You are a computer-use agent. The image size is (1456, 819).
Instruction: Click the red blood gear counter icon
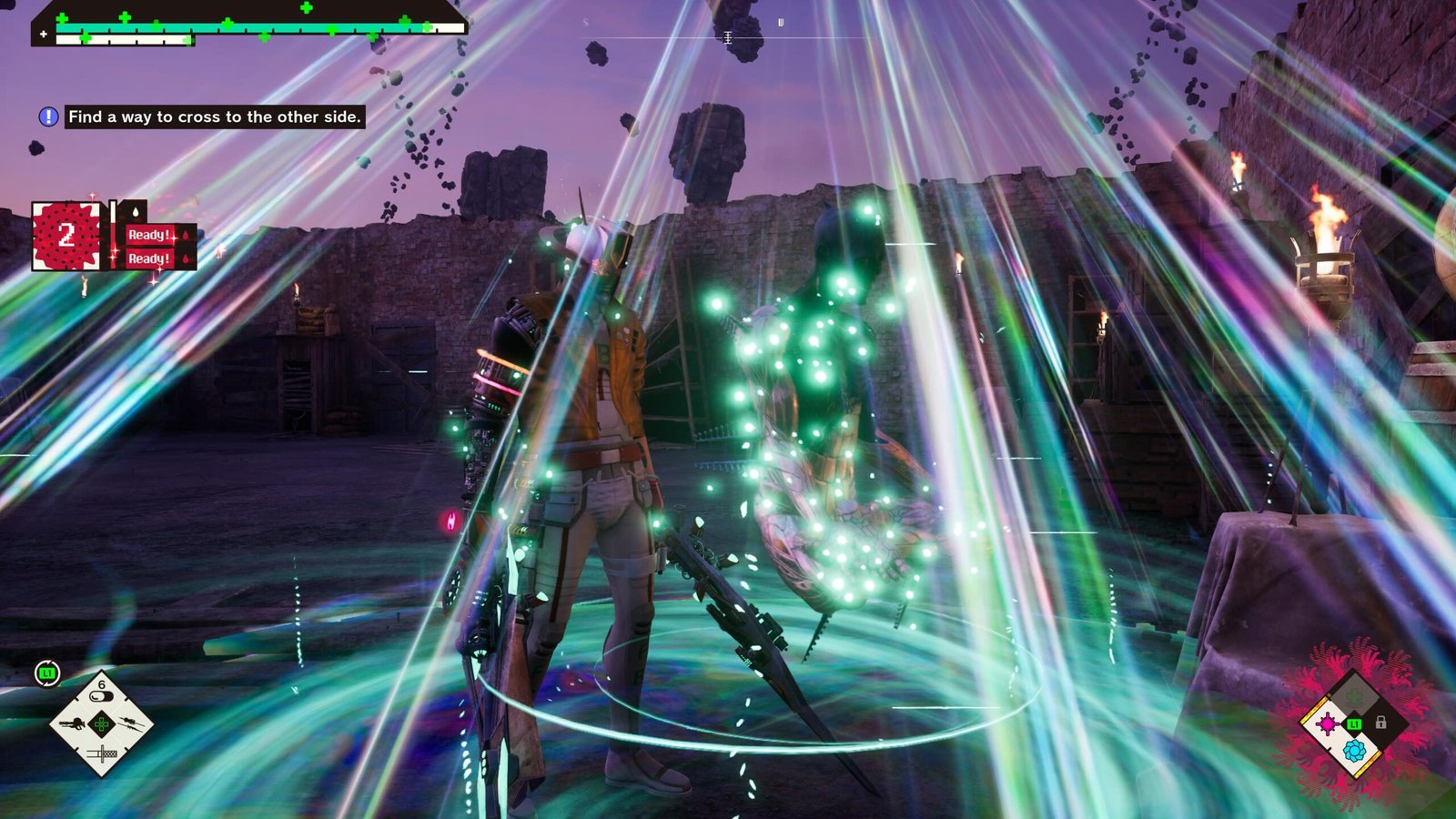[66, 237]
